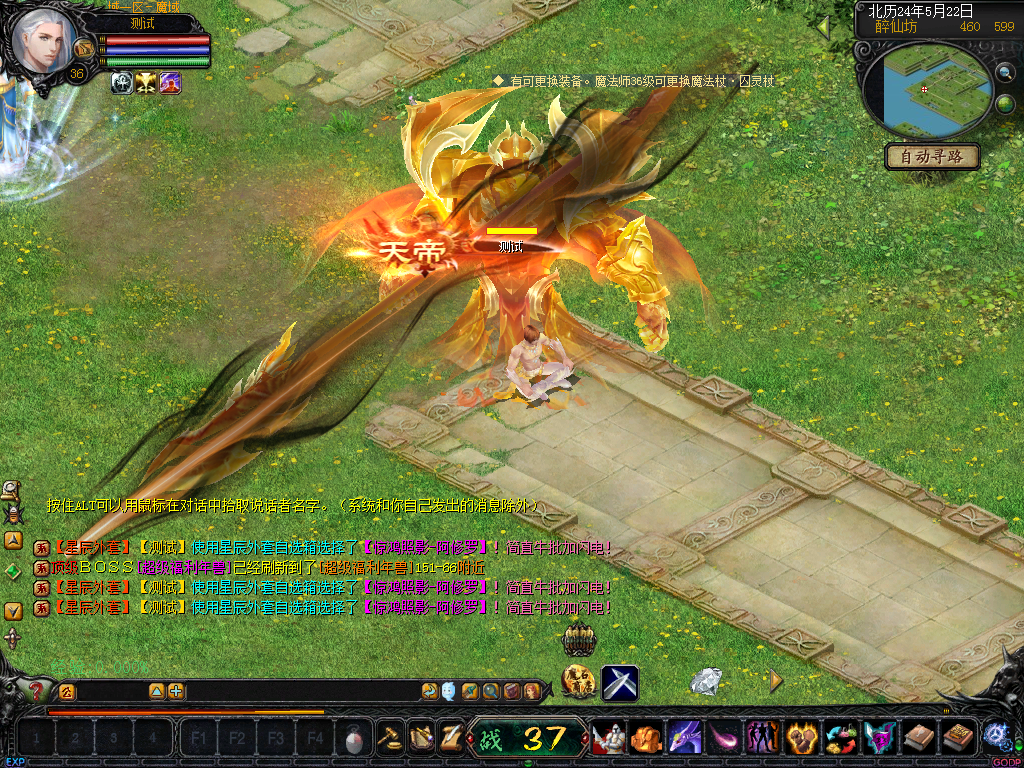This screenshot has width=1024, height=768.
Task: Open the gear settings icon in the bottom bar
Action: (995, 737)
